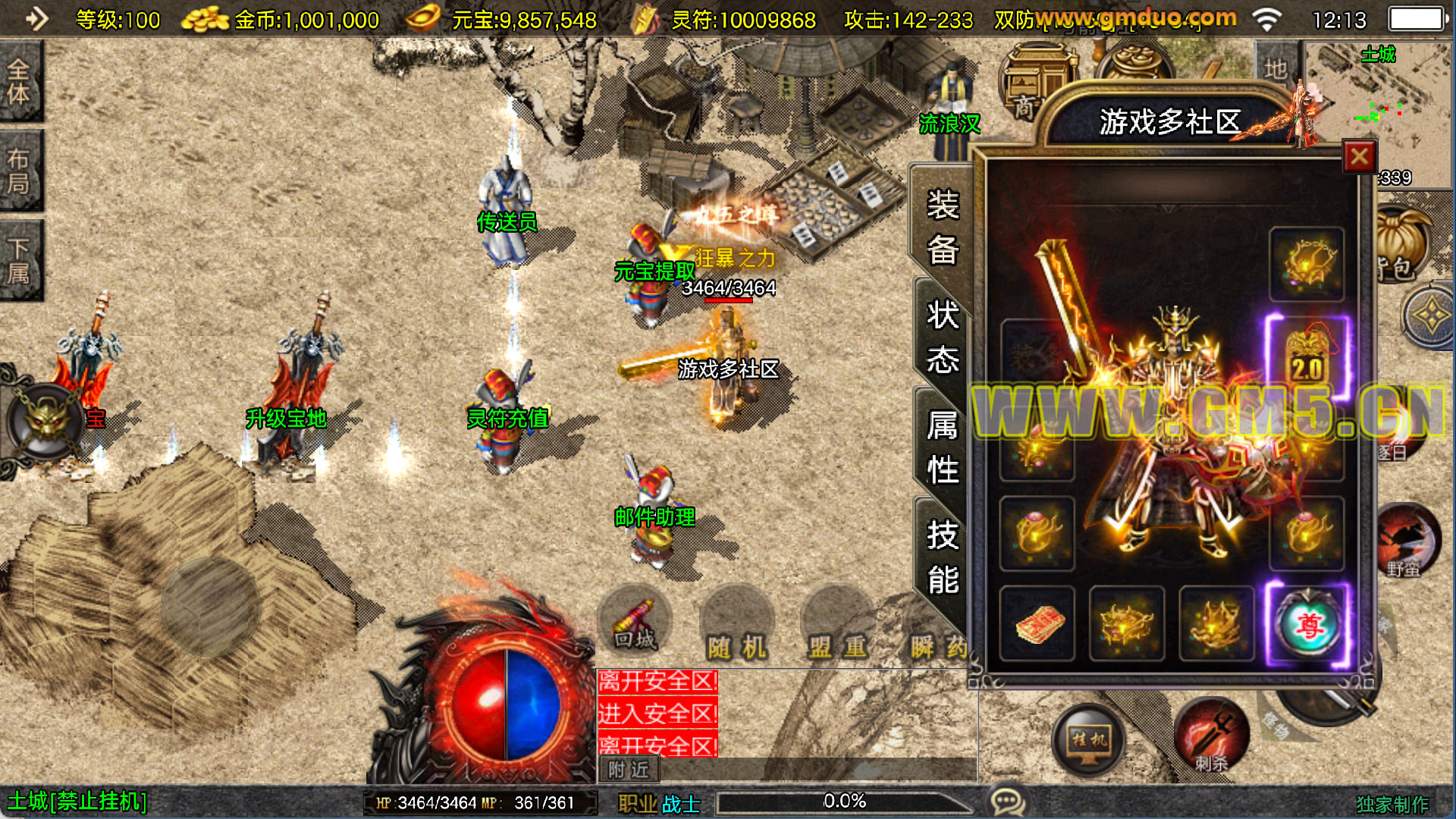Image resolution: width=1456 pixels, height=819 pixels.
Task: Show the 属性 attributes tab
Action: pyautogui.click(x=943, y=447)
